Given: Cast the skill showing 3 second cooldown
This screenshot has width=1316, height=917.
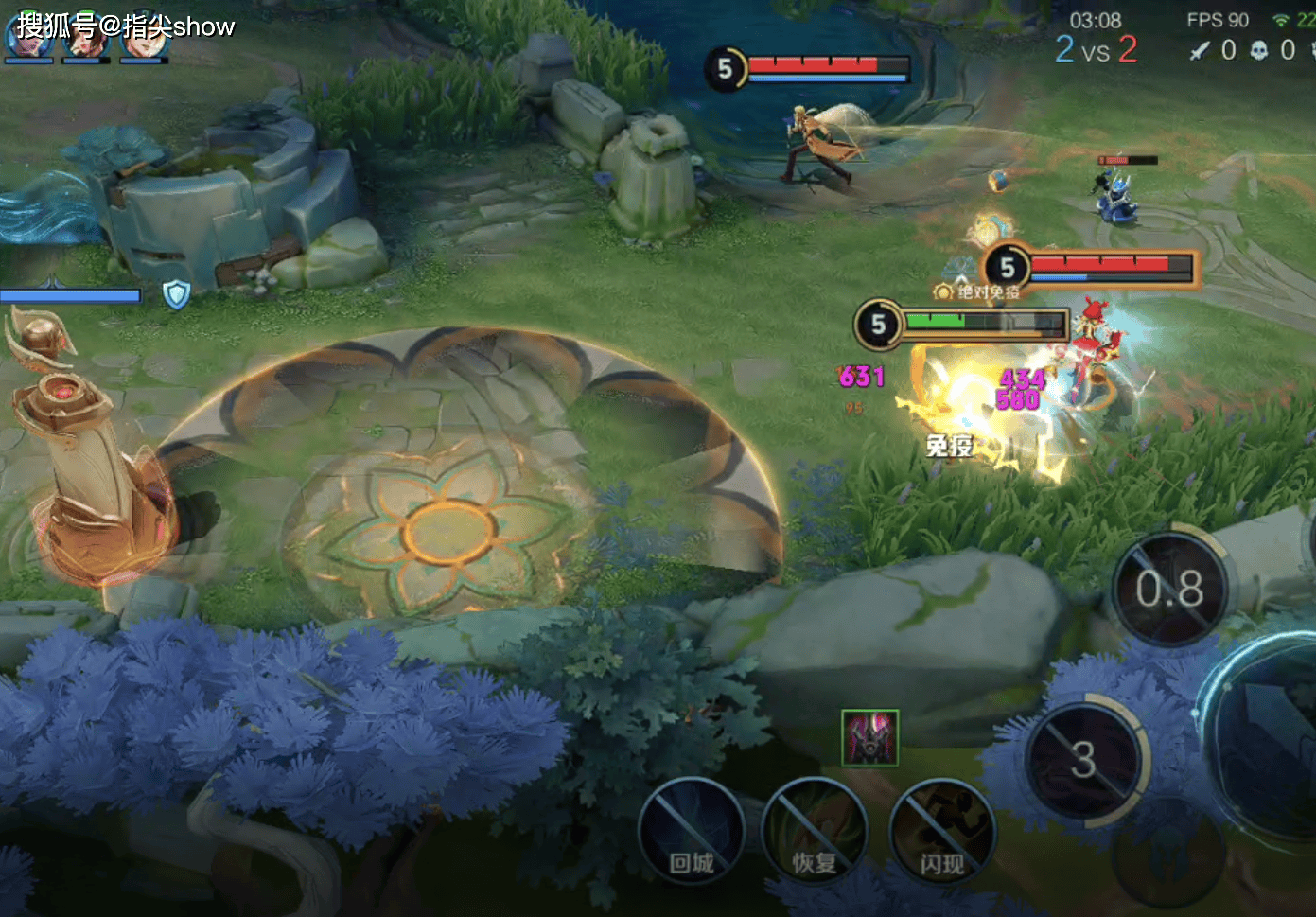Looking at the screenshot, I should coord(1084,760).
